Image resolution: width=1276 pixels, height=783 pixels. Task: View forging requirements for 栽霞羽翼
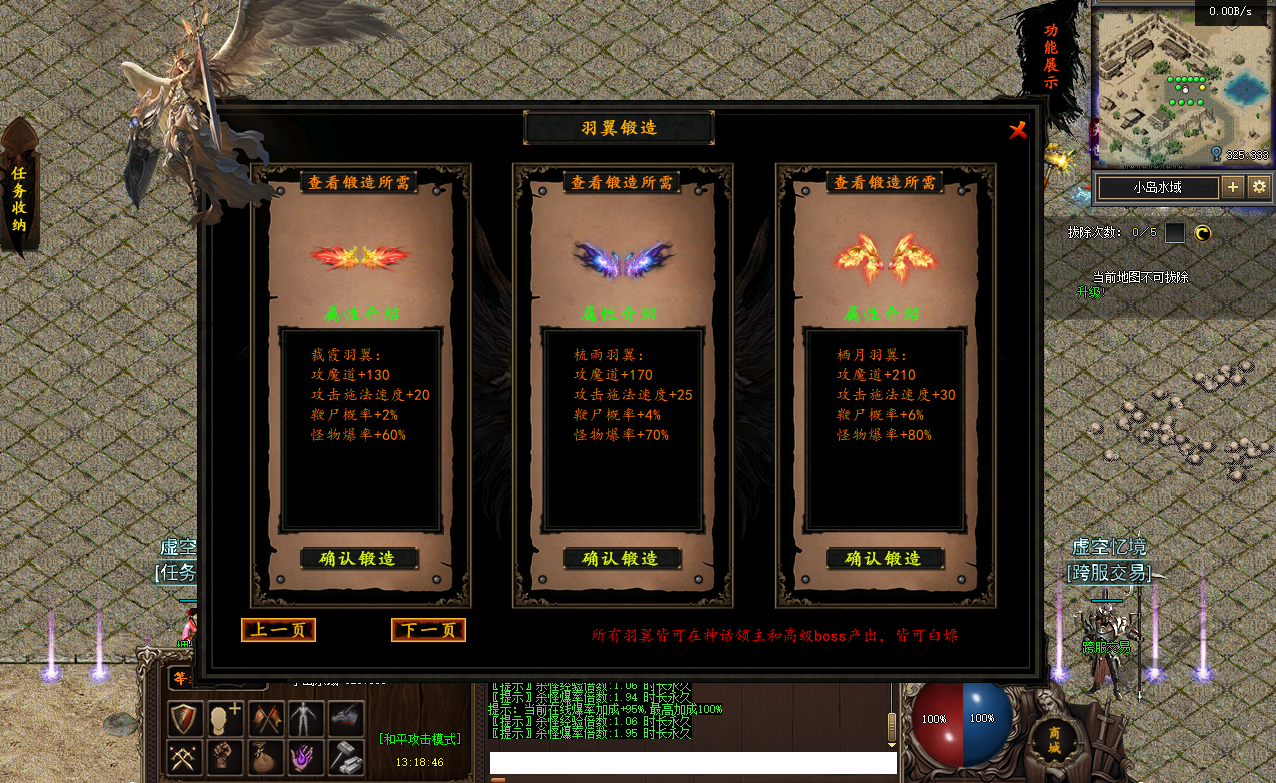359,183
